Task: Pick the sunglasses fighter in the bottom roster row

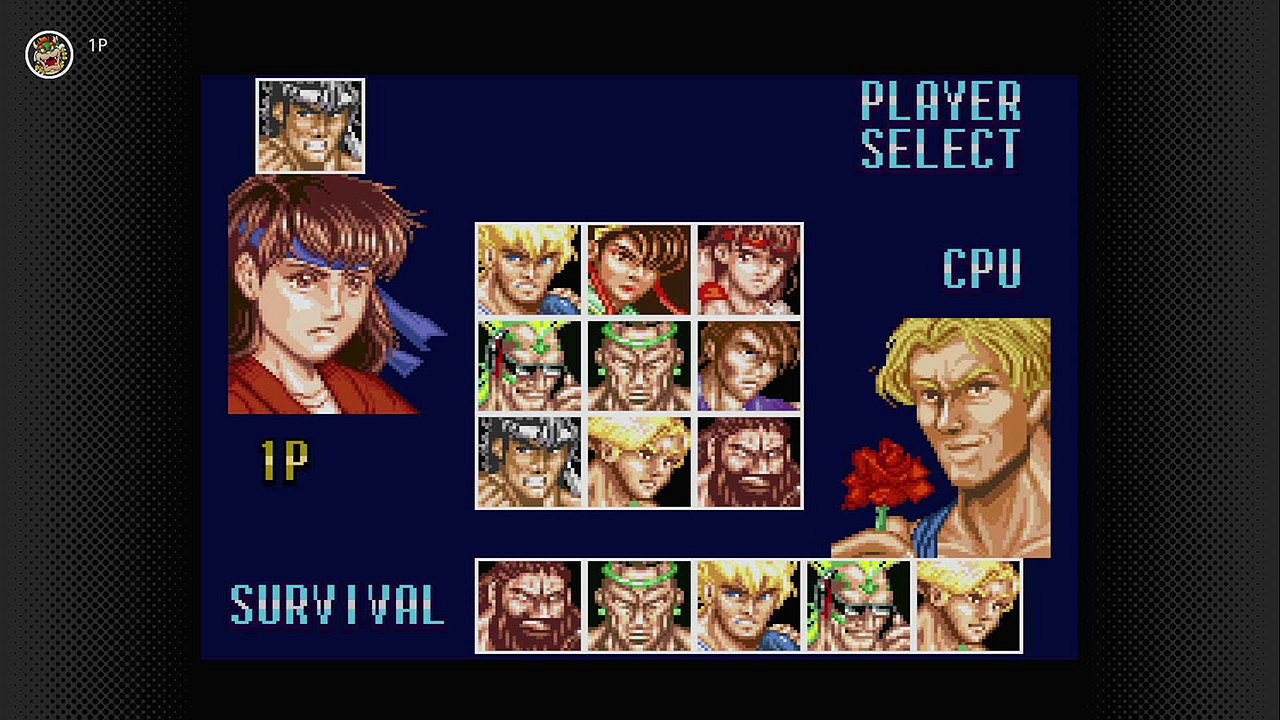Action: [858, 607]
